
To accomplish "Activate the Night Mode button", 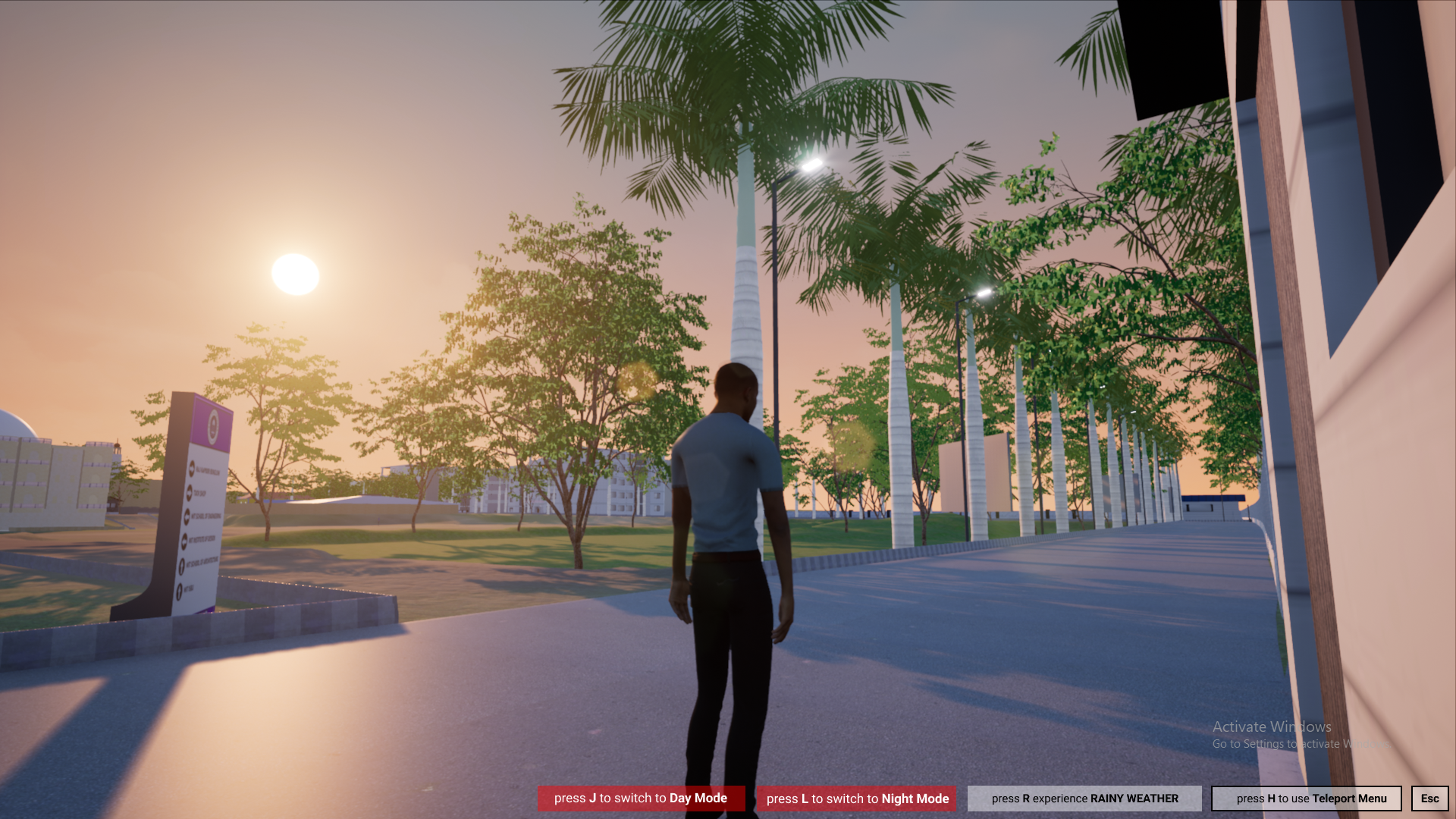I will 857,799.
